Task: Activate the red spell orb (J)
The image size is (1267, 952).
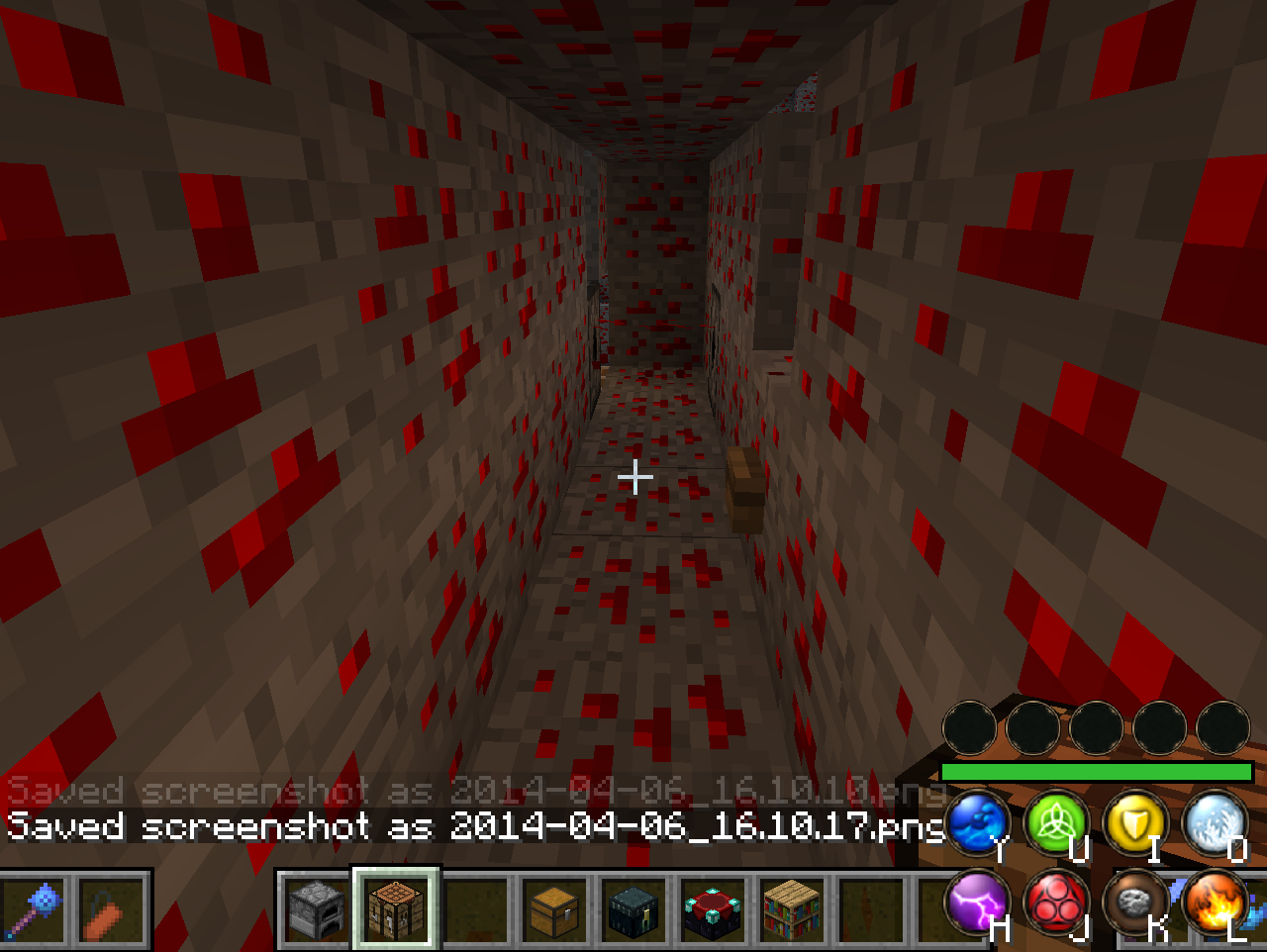Action: [x=1055, y=904]
